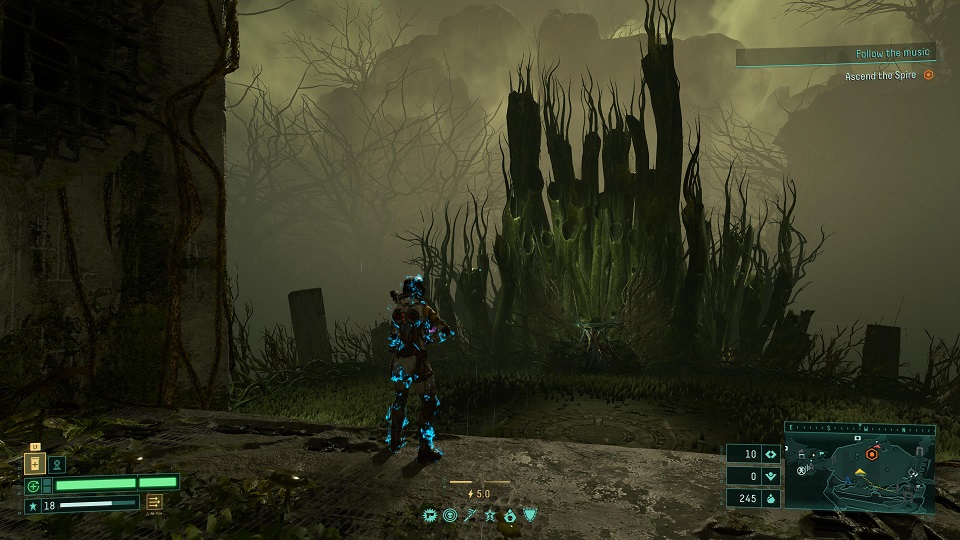Select the Ascend the Spire objective

(888, 76)
